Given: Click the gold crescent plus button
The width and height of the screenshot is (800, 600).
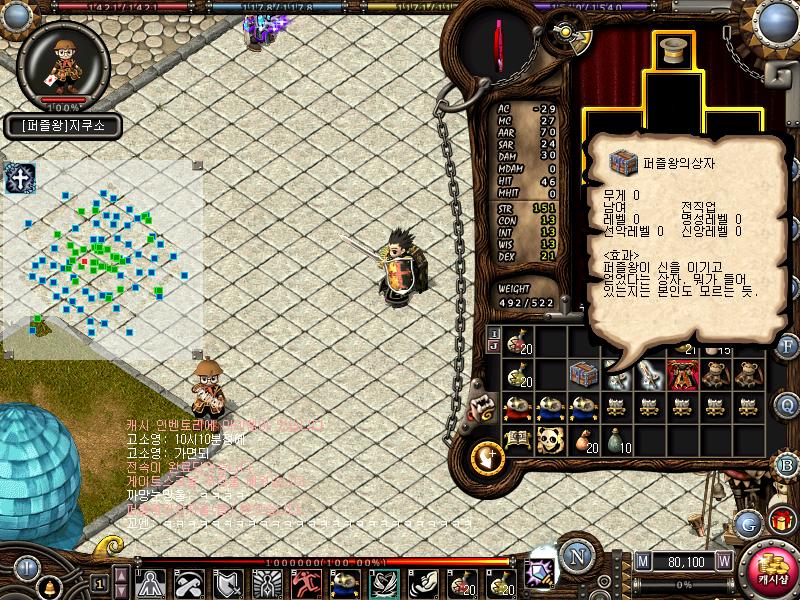Looking at the screenshot, I should pyautogui.click(x=490, y=457).
